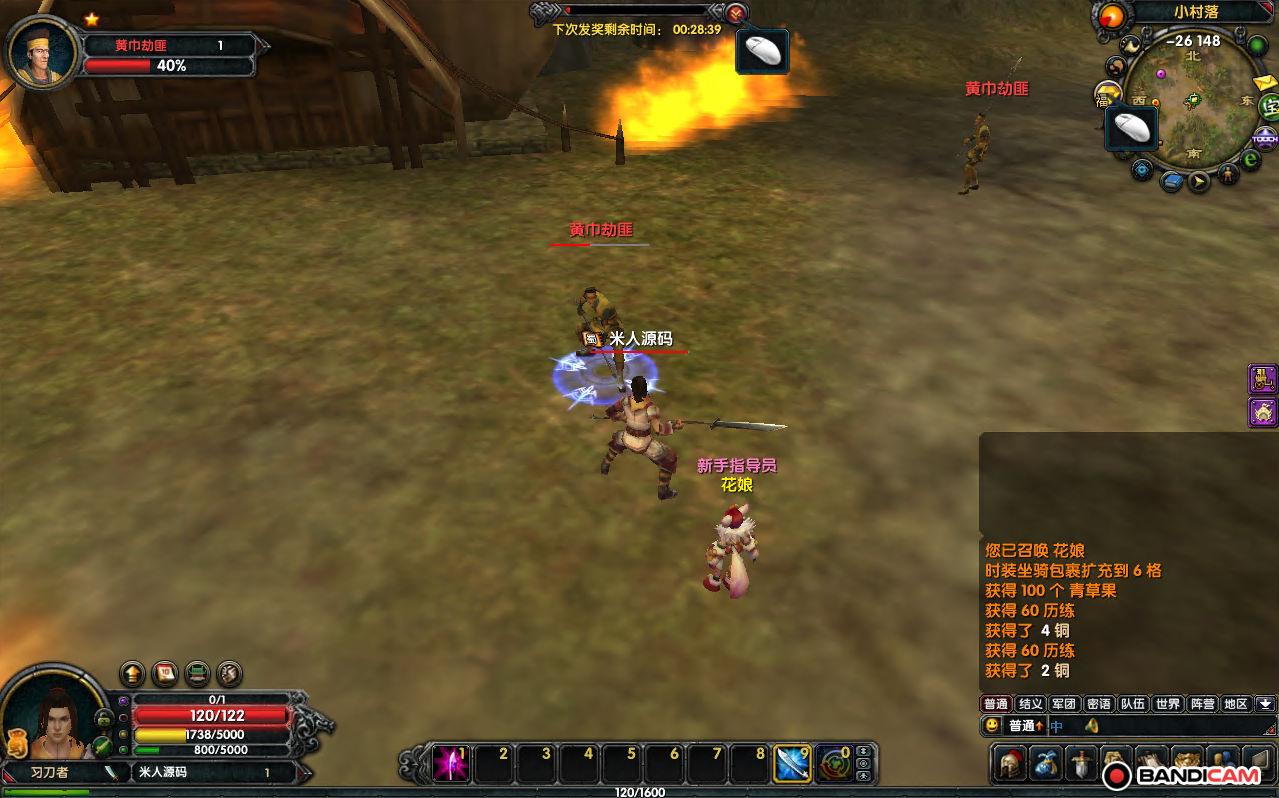Open the calendar icon above the health bar
Image resolution: width=1279 pixels, height=798 pixels.
164,673
